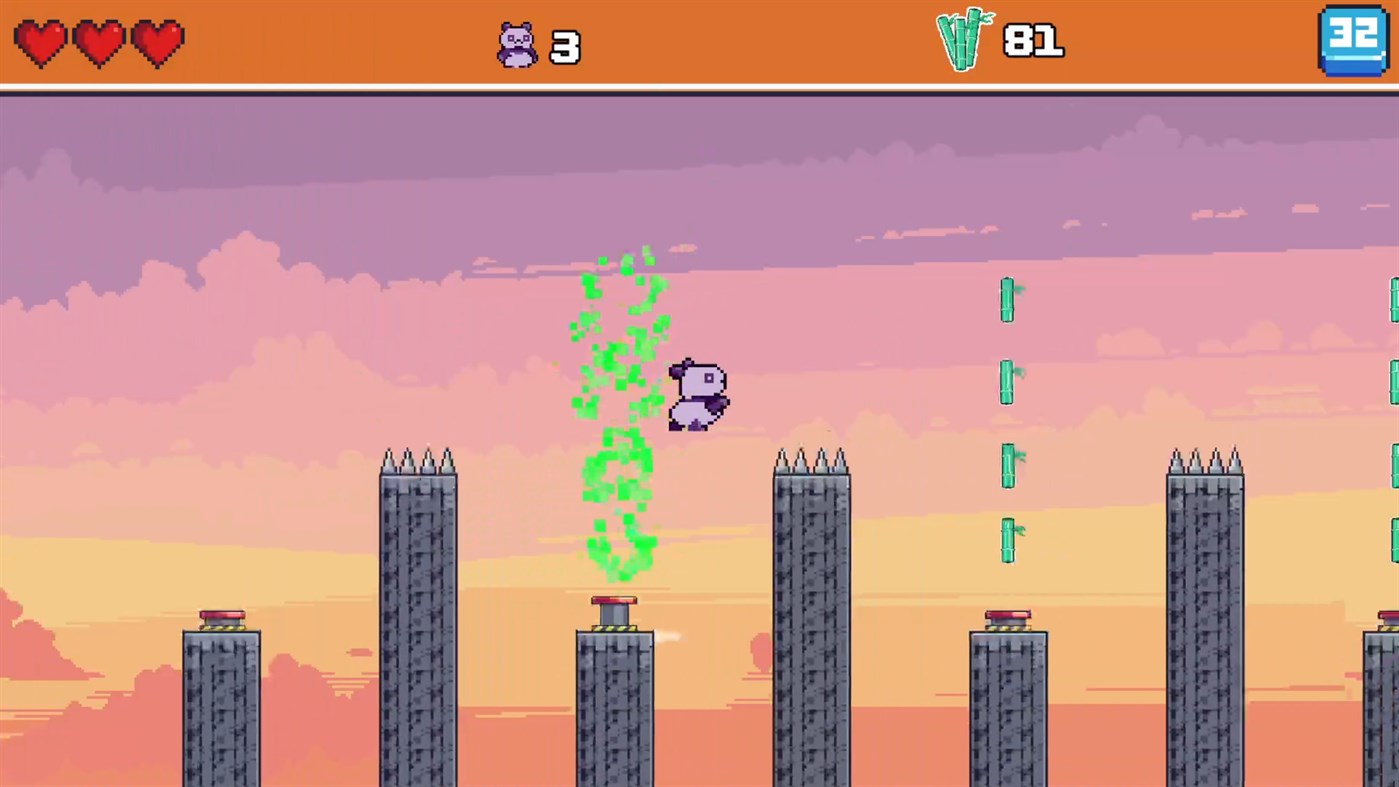The height and width of the screenshot is (787, 1399).
Task: Click the red launcher on the fourth tower
Action: coord(1006,614)
